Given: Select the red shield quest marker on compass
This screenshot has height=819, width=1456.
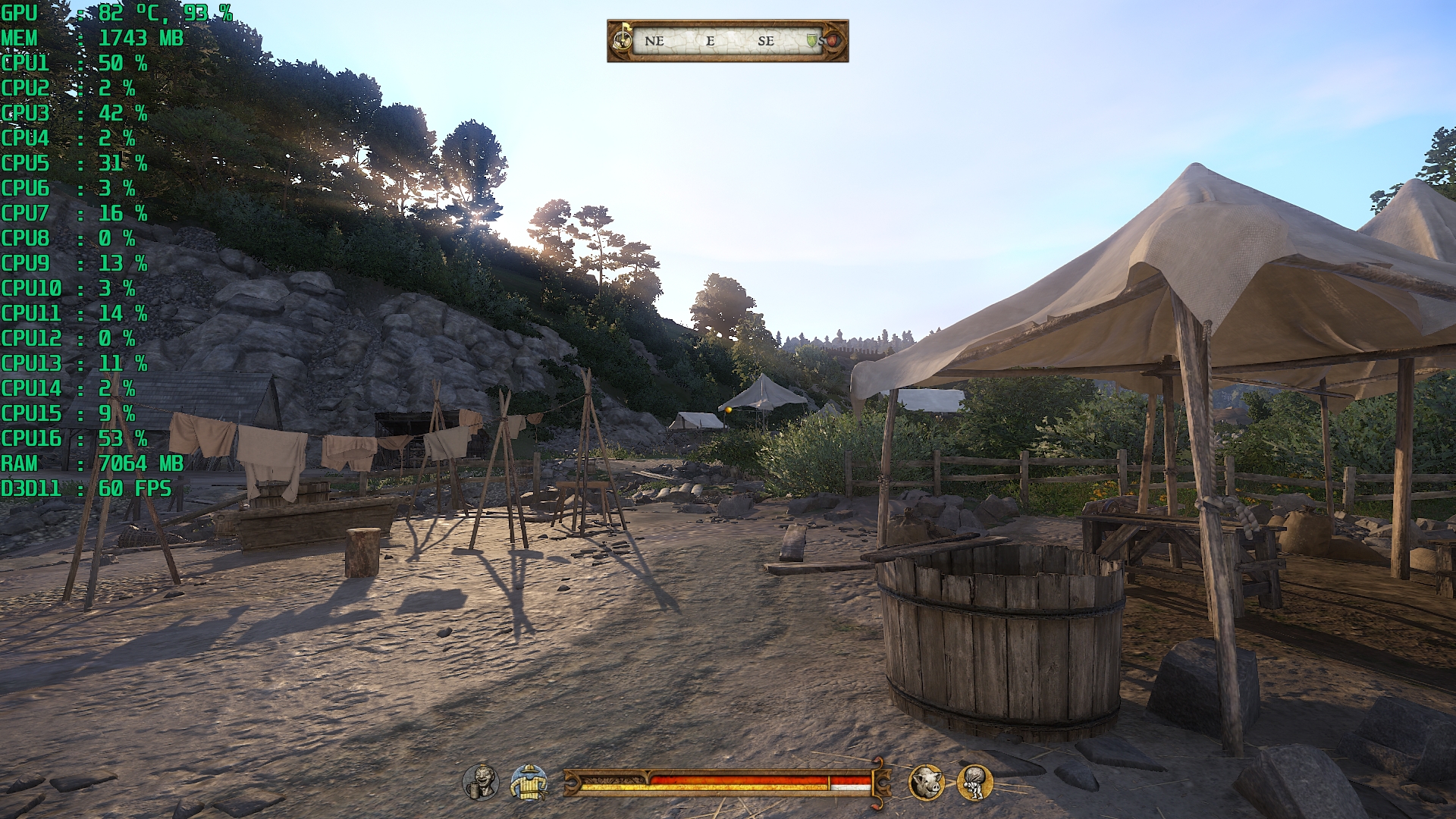Looking at the screenshot, I should tap(832, 40).
